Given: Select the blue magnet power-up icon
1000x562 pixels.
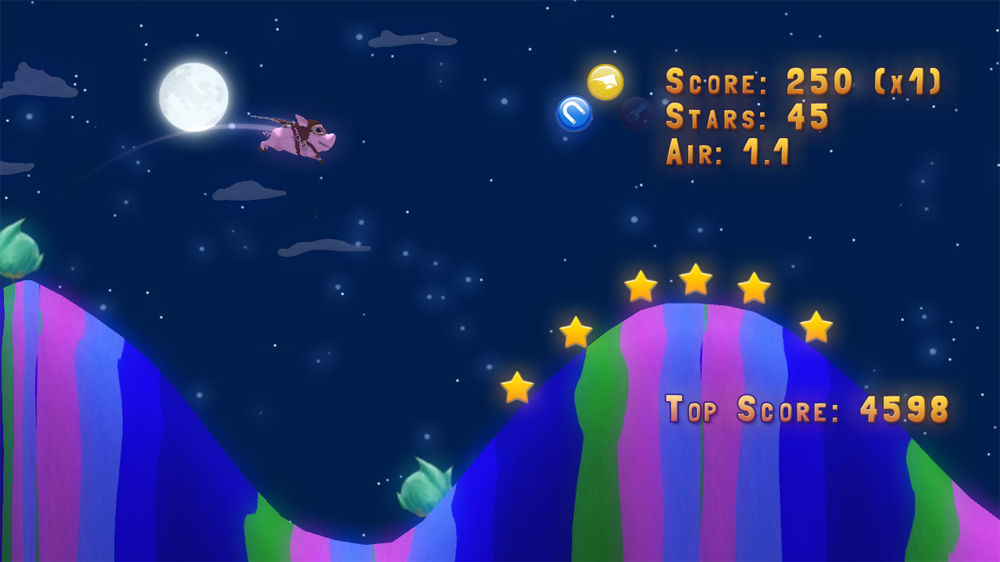Looking at the screenshot, I should [574, 113].
